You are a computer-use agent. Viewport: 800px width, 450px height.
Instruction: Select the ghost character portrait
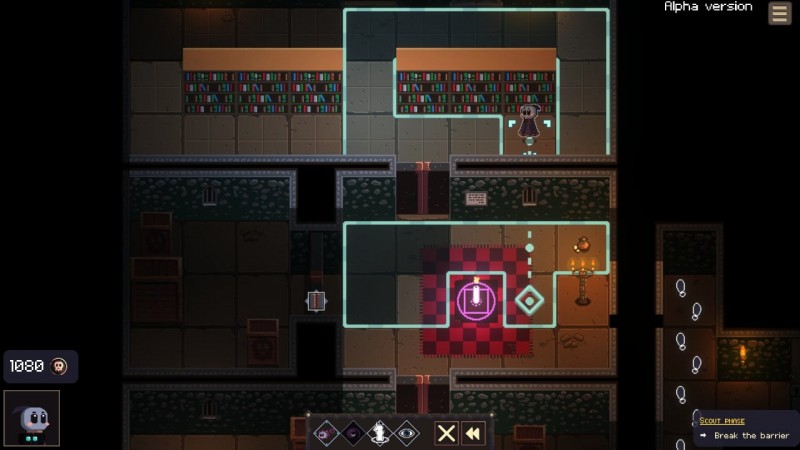coord(31,417)
